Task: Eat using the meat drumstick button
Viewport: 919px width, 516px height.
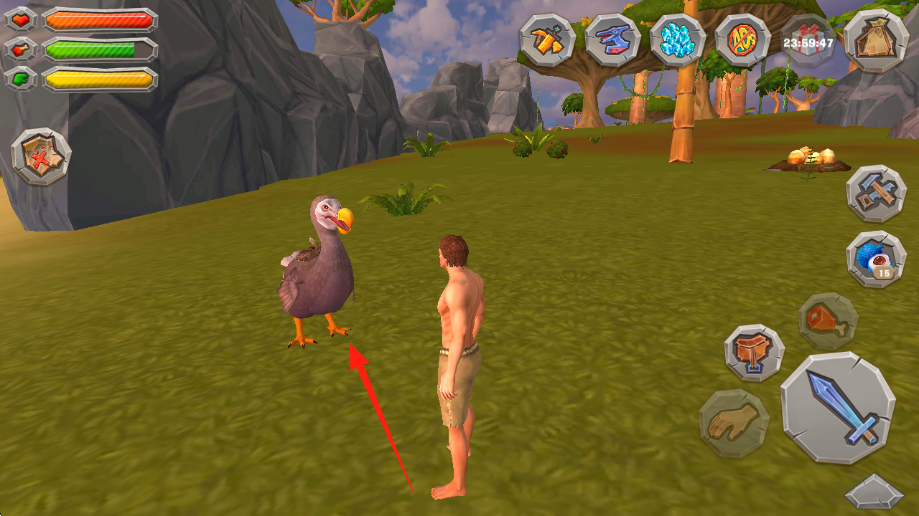Action: [x=828, y=320]
